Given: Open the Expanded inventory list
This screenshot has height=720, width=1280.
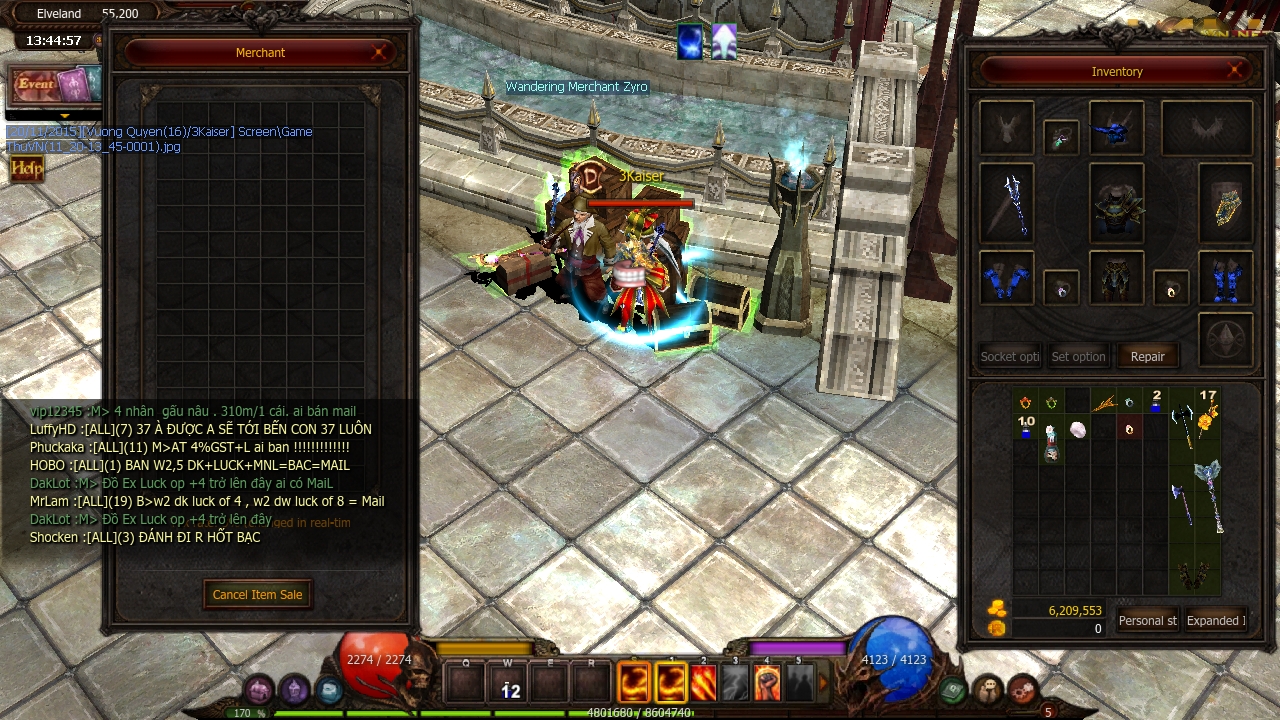Looking at the screenshot, I should [x=1215, y=620].
